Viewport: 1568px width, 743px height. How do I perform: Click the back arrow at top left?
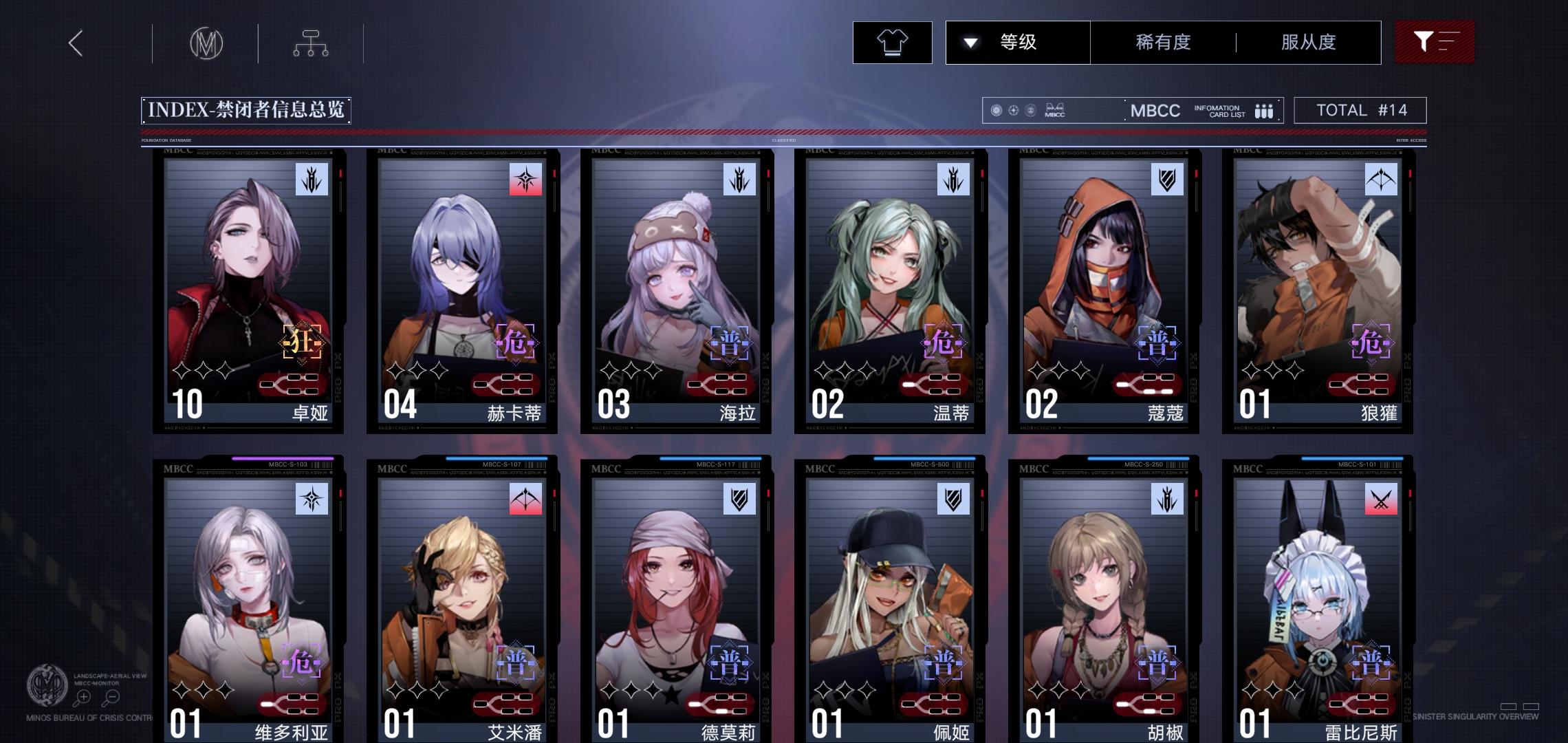tap(76, 43)
